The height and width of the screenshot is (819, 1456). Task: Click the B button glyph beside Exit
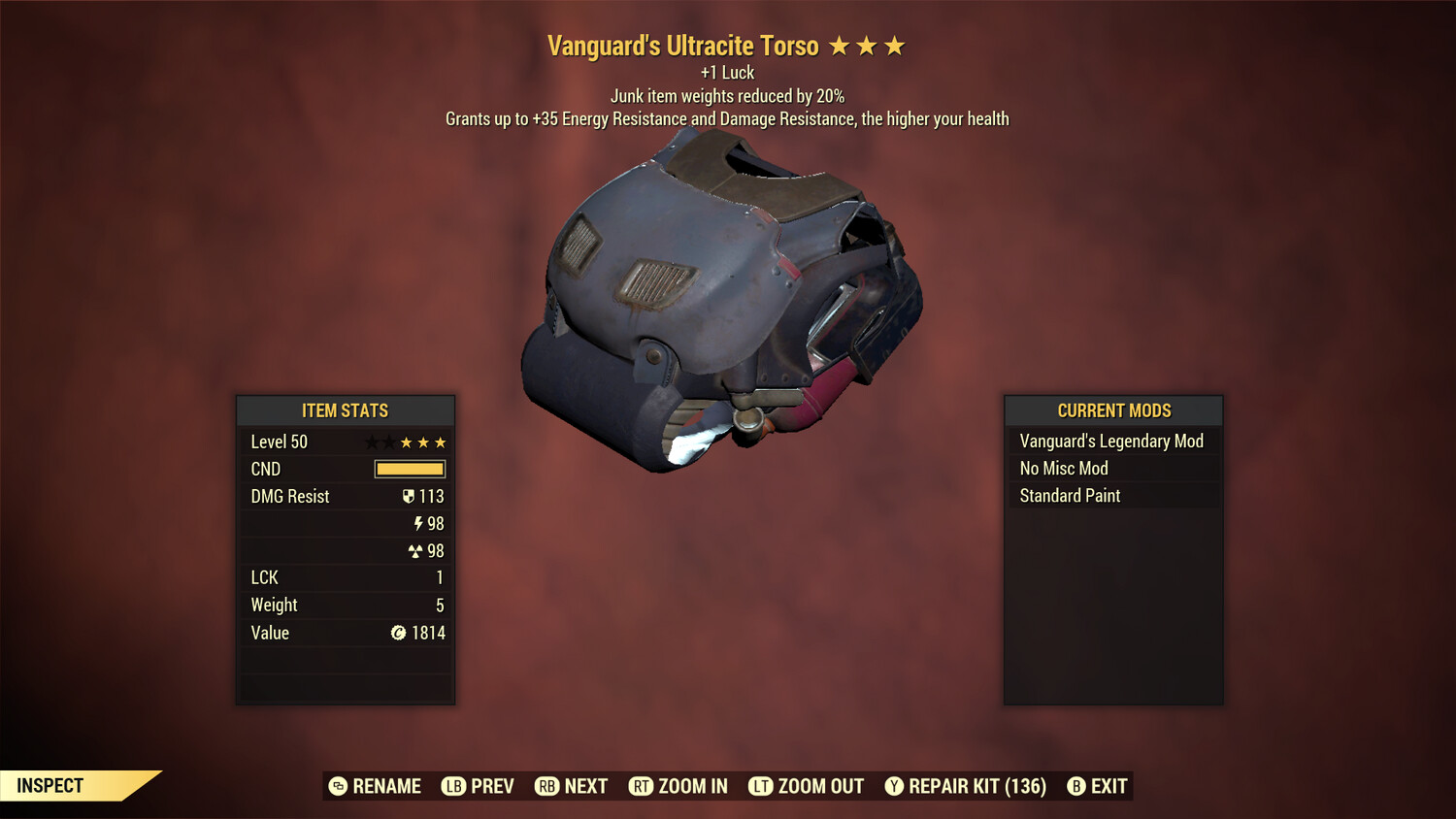pyautogui.click(x=1075, y=786)
